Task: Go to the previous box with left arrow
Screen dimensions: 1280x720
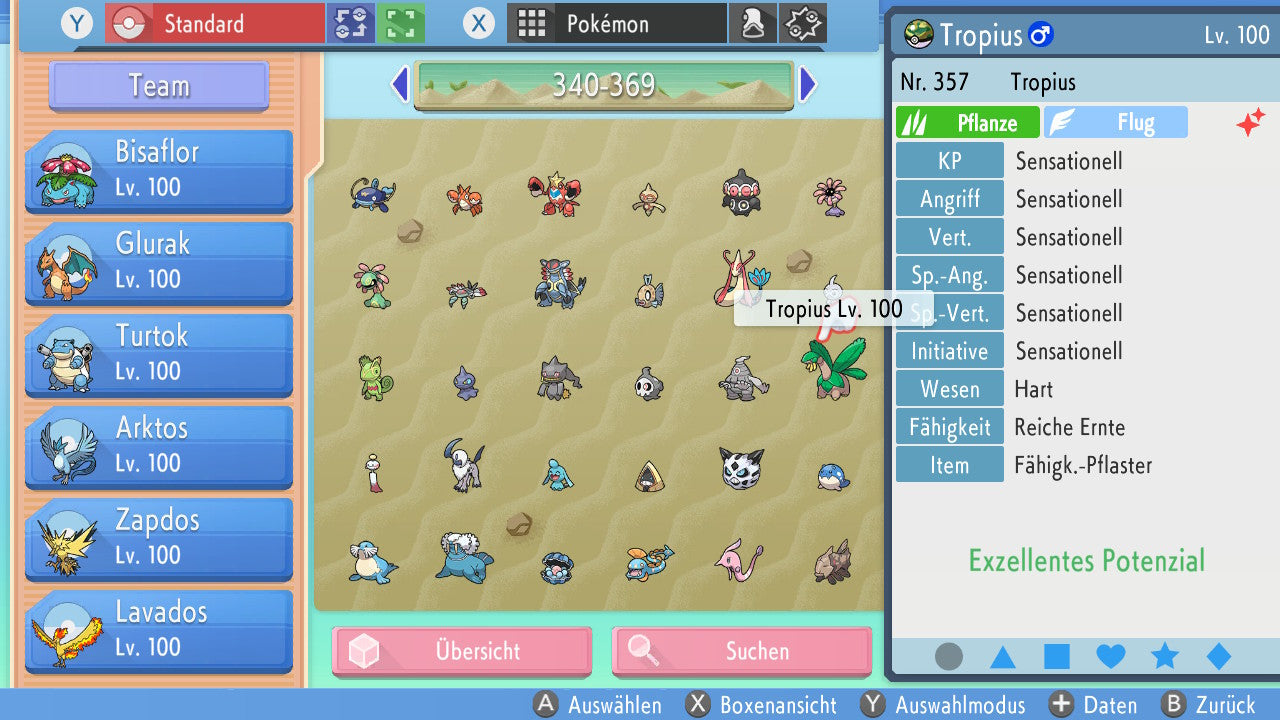Action: pos(398,85)
